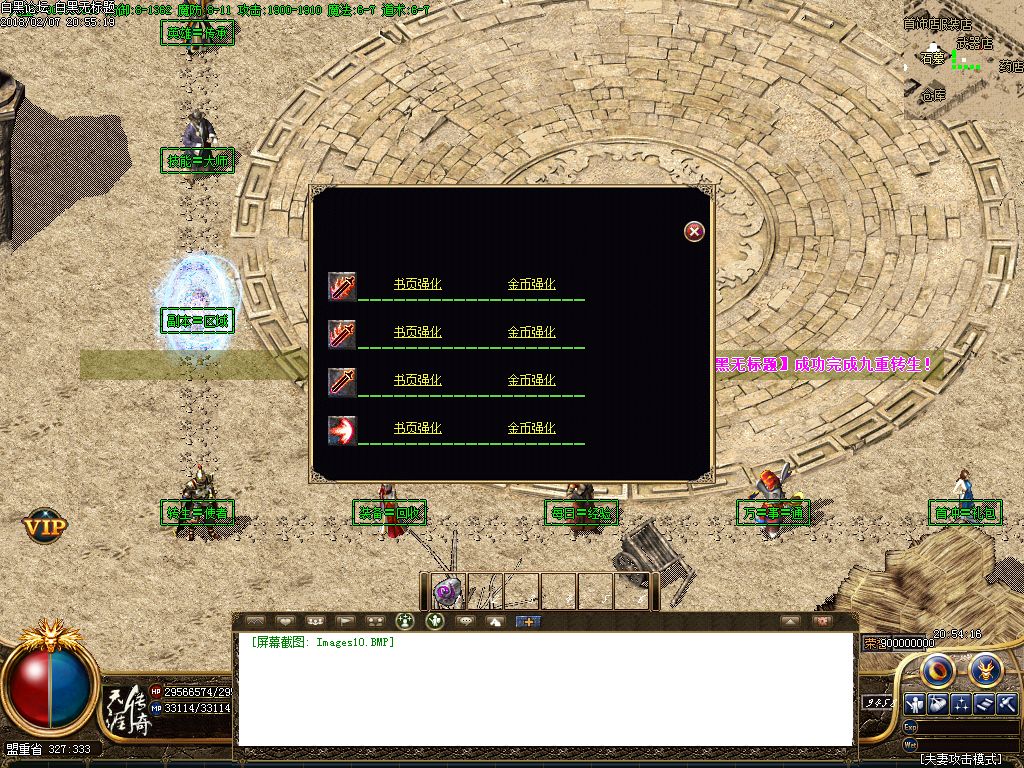
Task: Open the VIP menu badge
Action: pos(45,523)
